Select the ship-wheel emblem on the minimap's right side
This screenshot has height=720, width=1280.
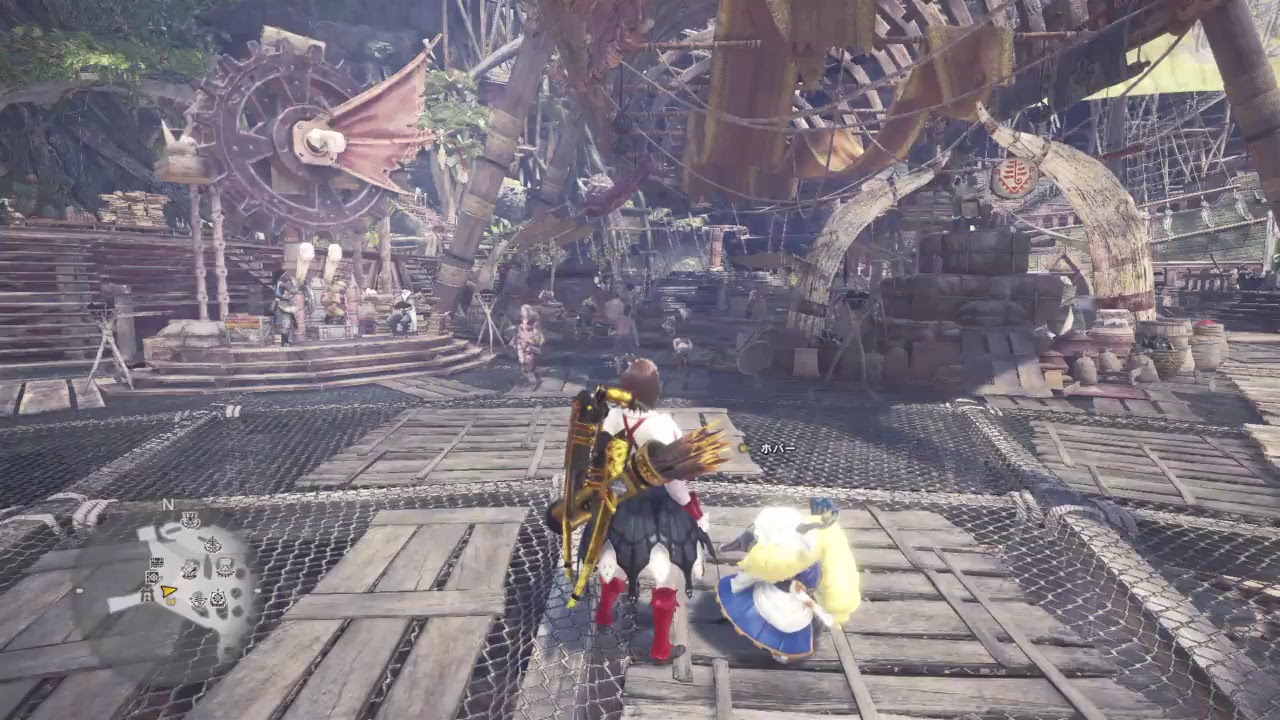(217, 600)
